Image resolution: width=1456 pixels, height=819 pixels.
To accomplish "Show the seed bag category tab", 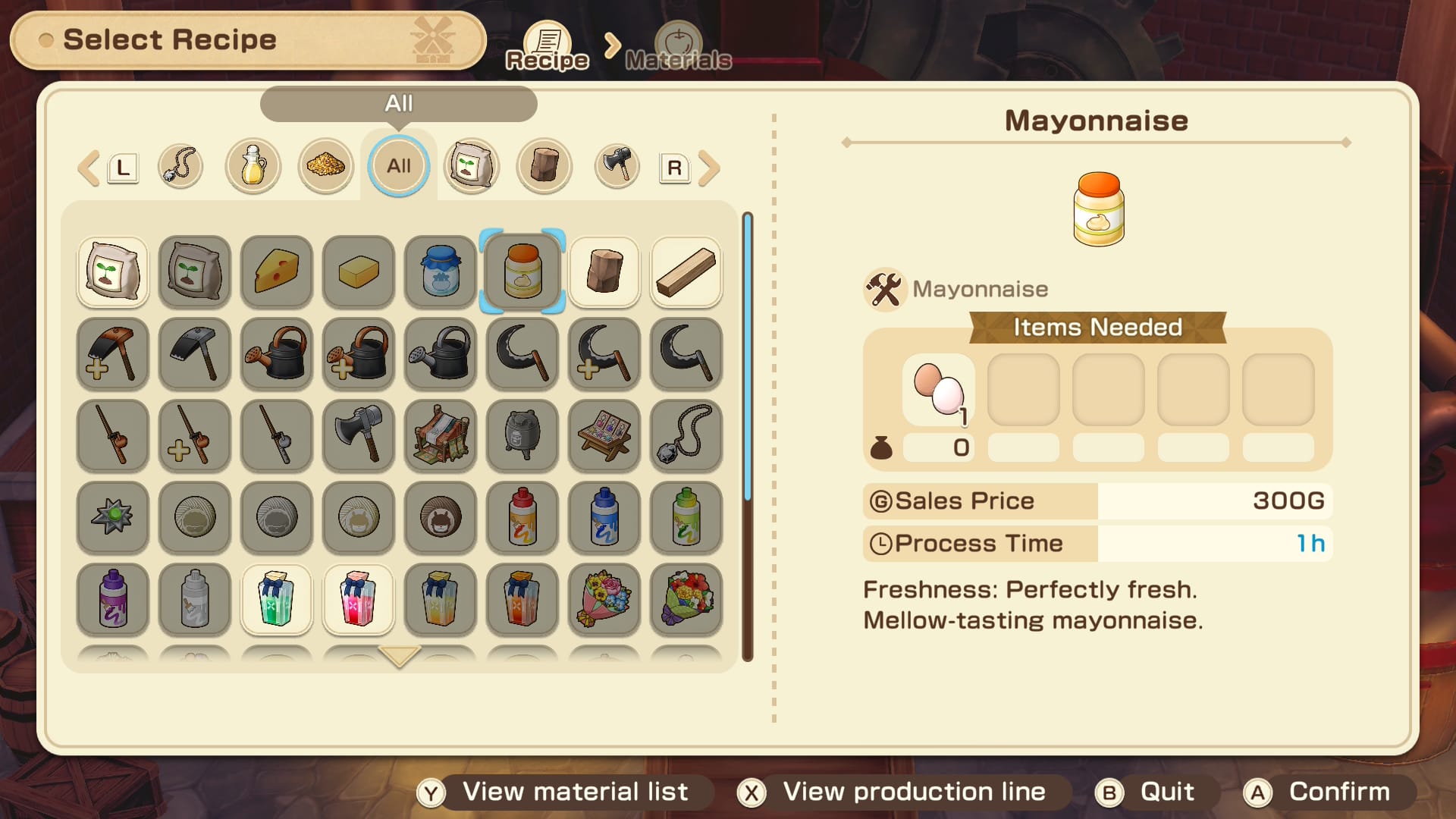I will point(472,166).
